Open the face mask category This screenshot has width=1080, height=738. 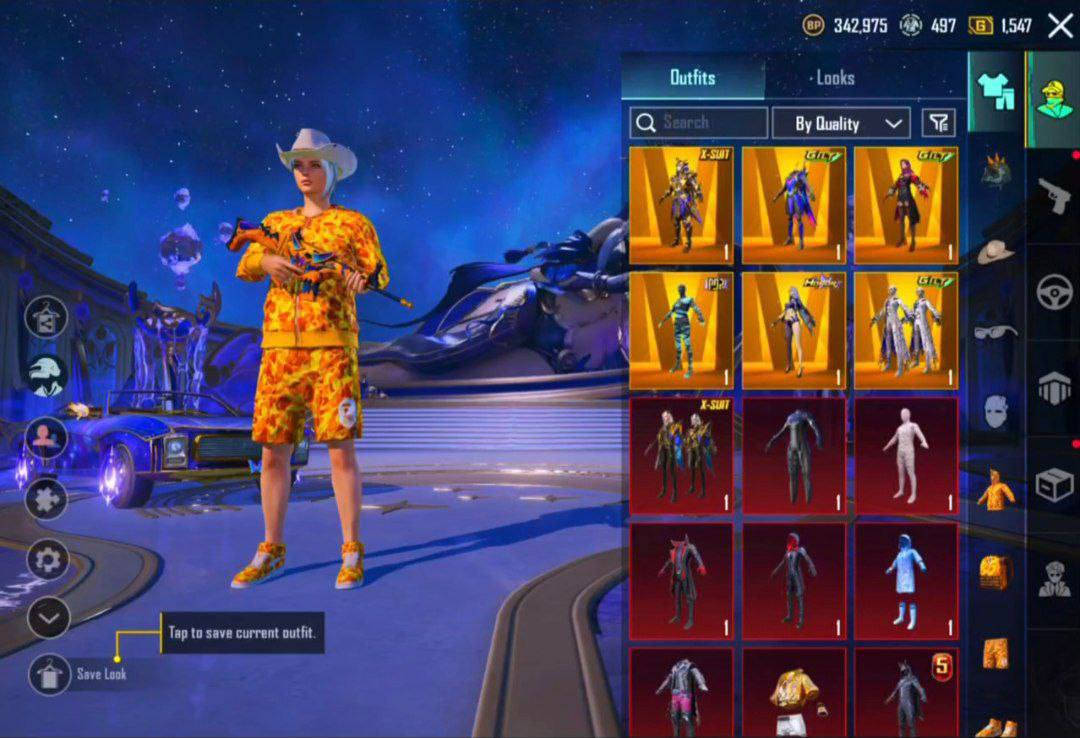point(995,410)
